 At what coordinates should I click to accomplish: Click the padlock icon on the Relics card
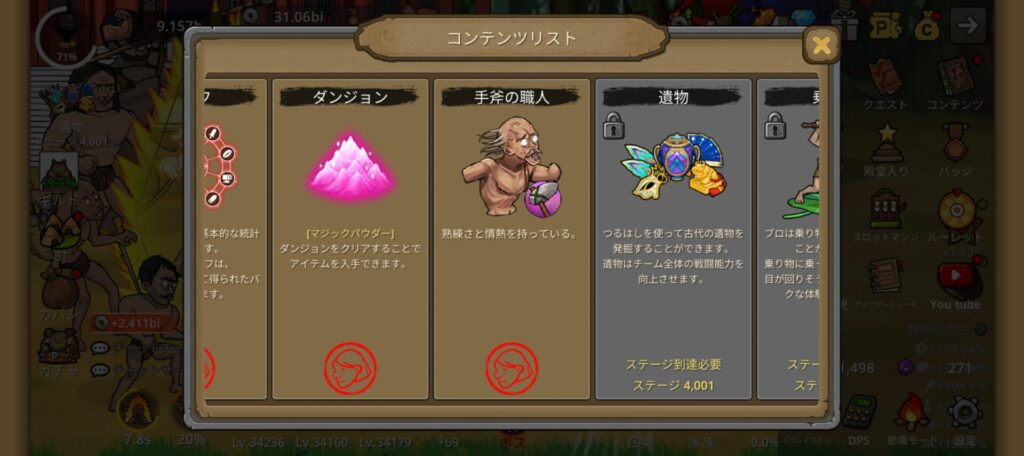click(x=613, y=126)
